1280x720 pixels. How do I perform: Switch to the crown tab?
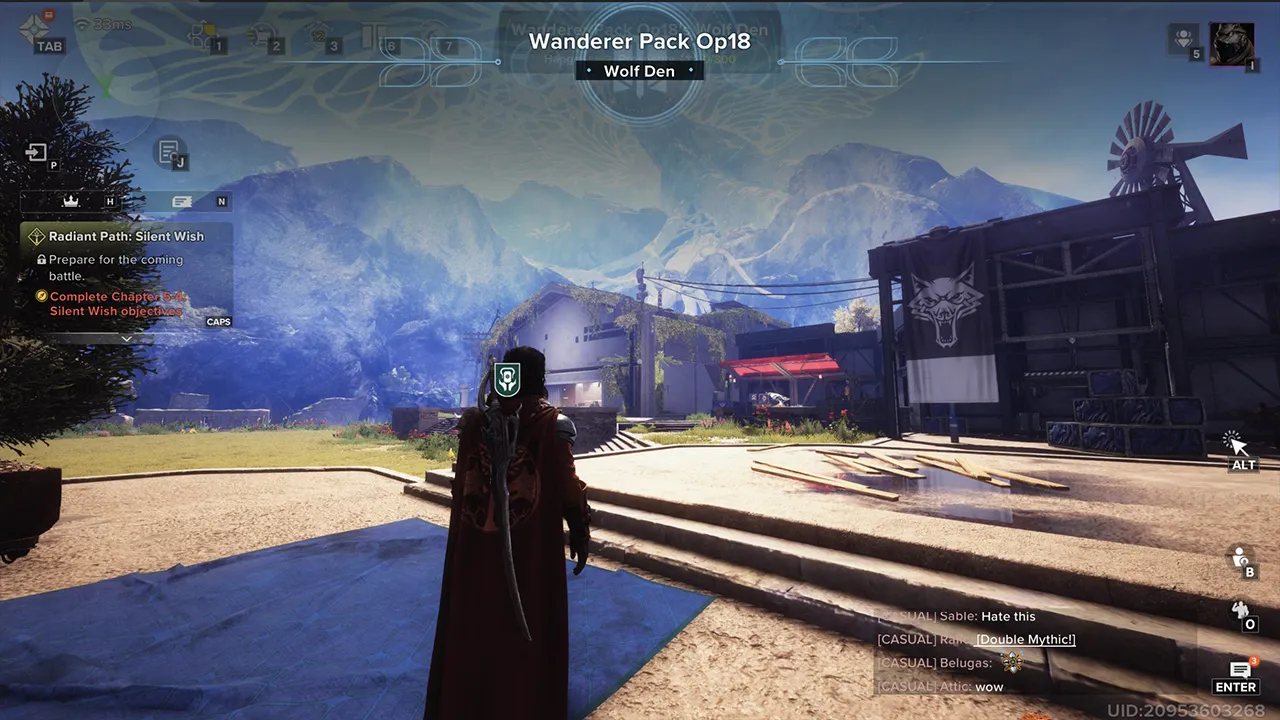71,201
